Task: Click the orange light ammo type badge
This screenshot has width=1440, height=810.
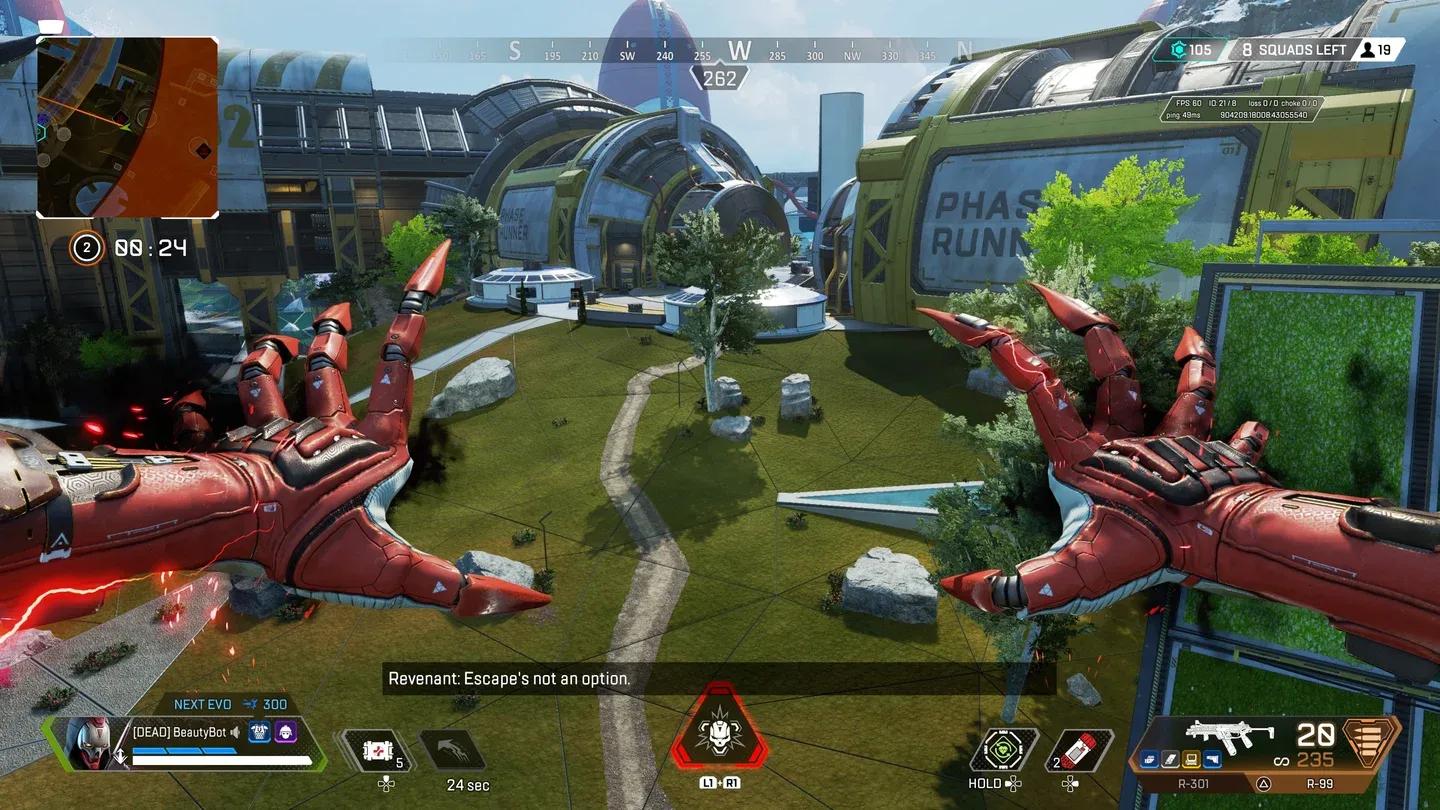Action: [x=1370, y=740]
